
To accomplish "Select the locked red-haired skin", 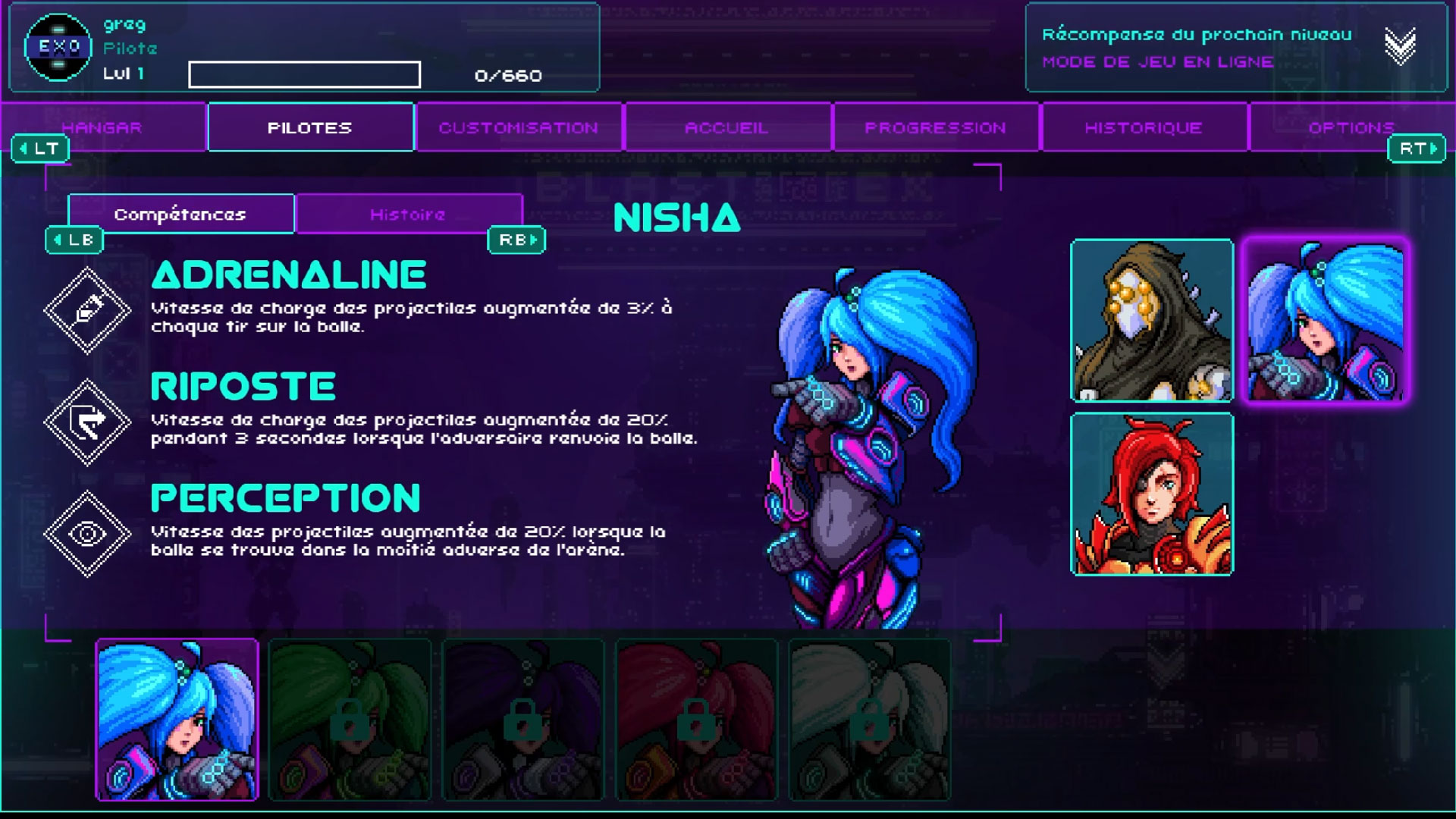I will click(x=696, y=720).
